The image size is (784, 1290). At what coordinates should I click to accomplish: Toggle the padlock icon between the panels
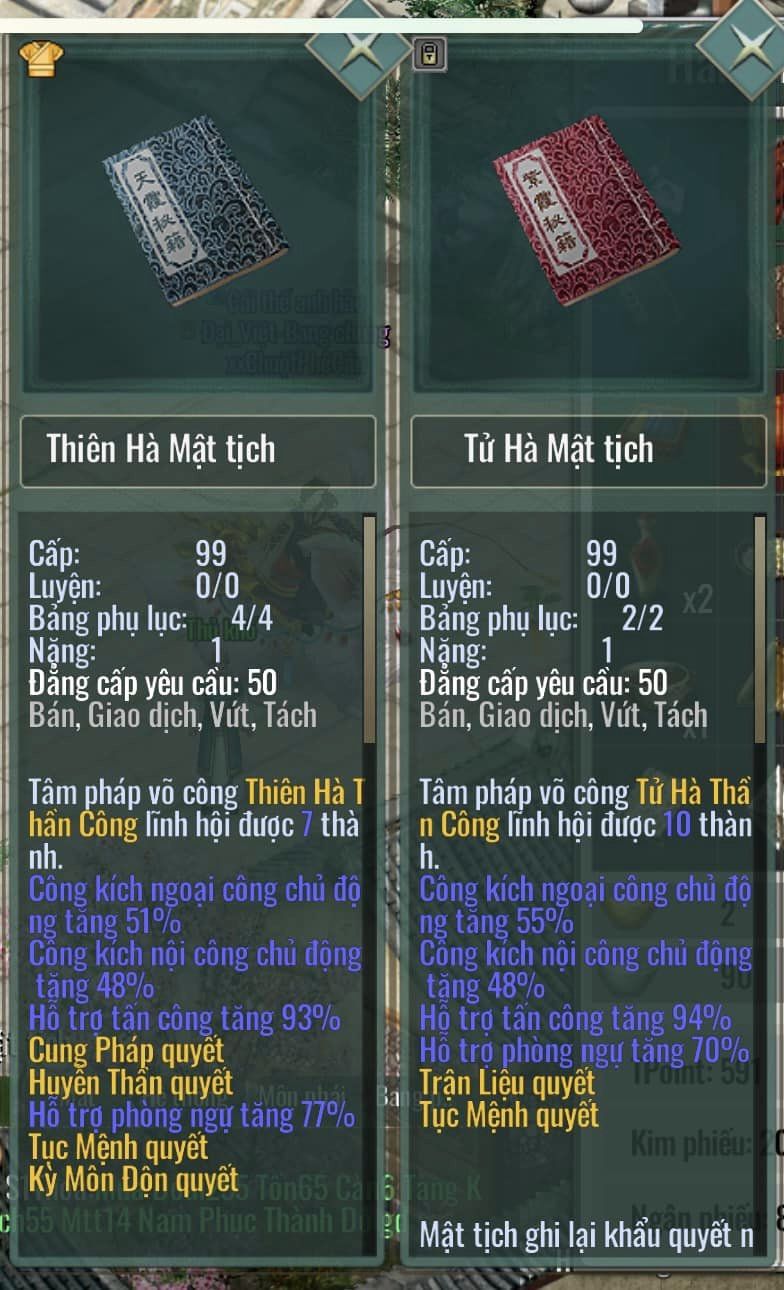[x=428, y=54]
